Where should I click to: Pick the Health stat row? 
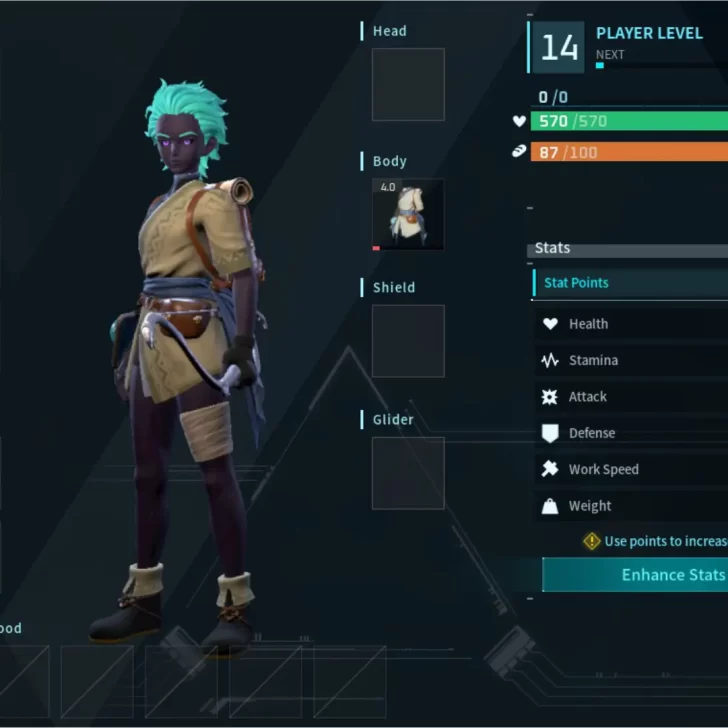coord(632,324)
